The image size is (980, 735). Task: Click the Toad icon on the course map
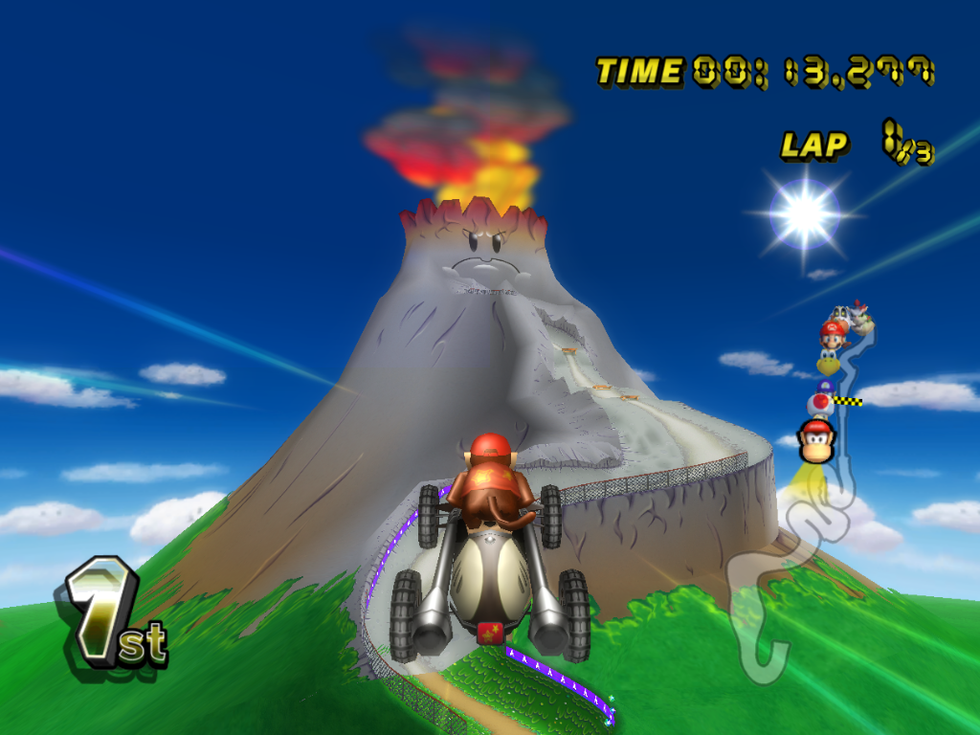[820, 402]
